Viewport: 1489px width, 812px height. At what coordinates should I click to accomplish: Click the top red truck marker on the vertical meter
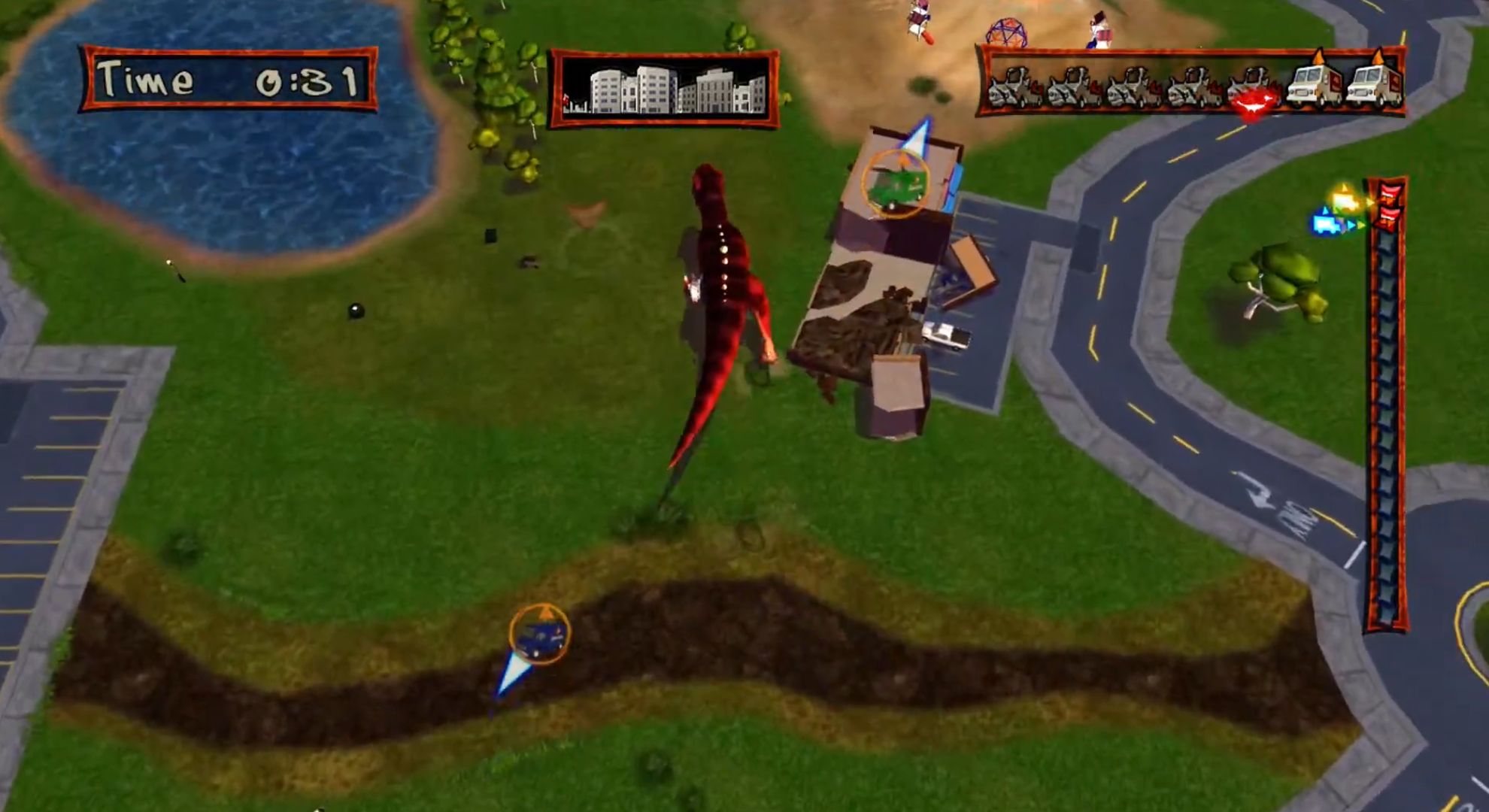click(1390, 194)
